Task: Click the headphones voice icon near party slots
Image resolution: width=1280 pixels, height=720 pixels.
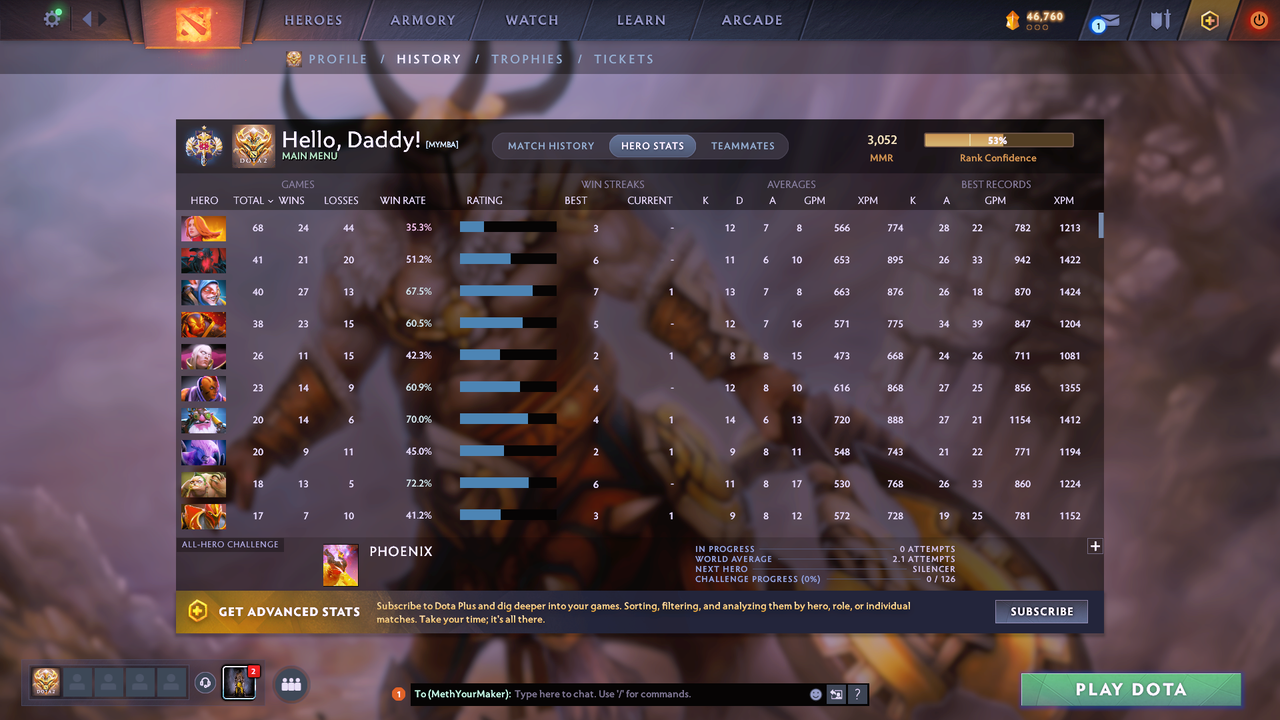Action: point(206,683)
